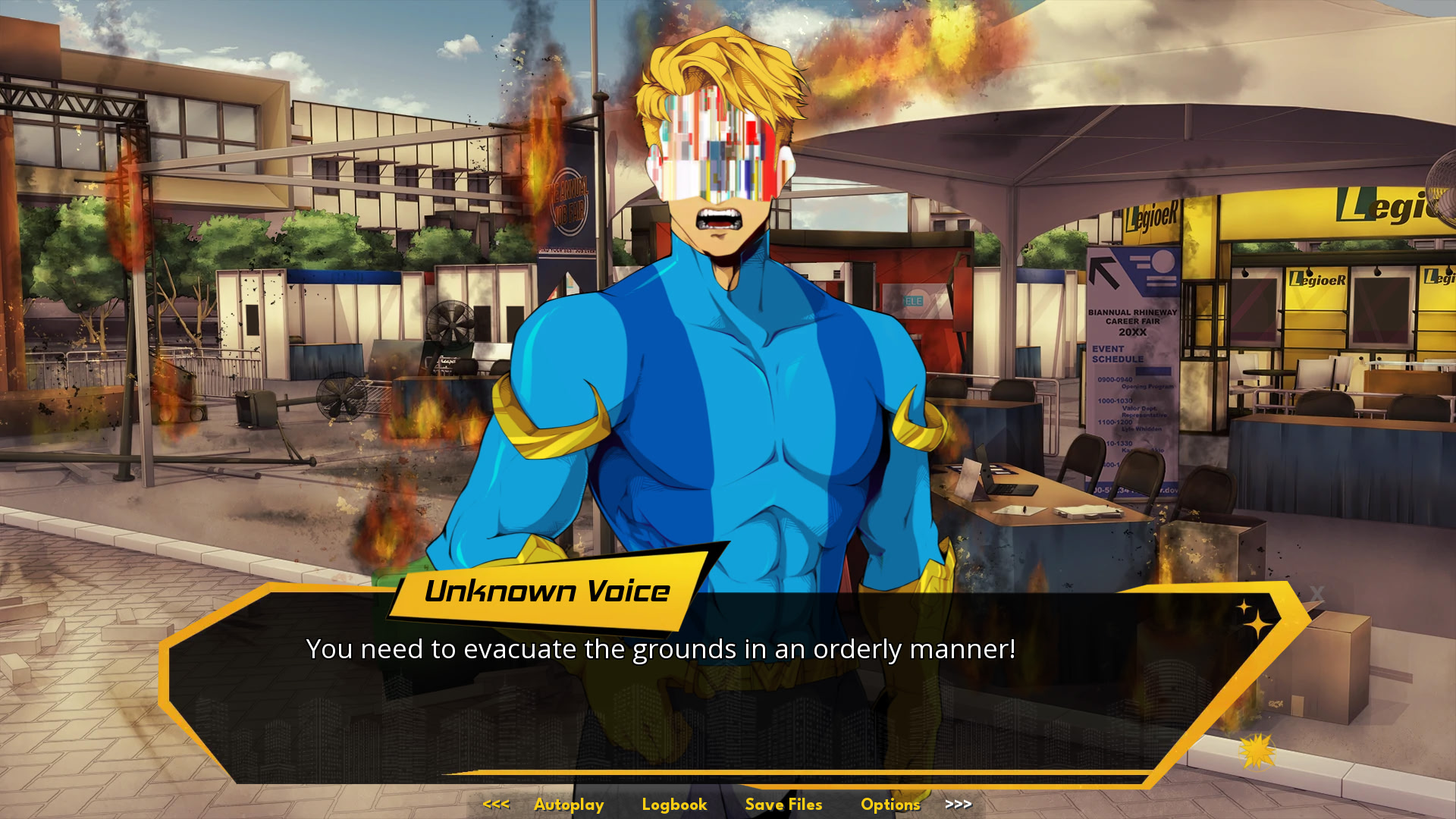Select the Logbook icon in the quick menu
Image resolution: width=1456 pixels, height=819 pixels.
[673, 805]
